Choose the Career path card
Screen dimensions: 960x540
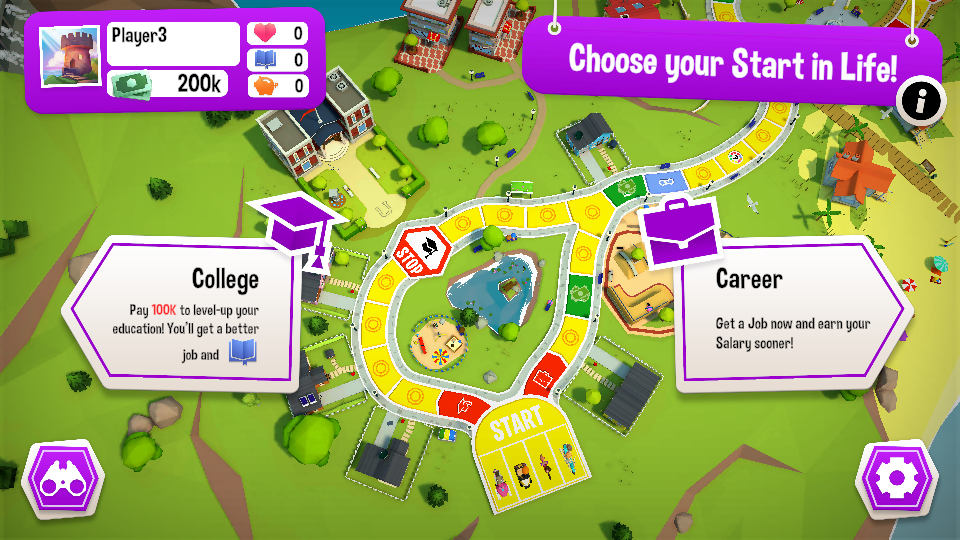[790, 315]
